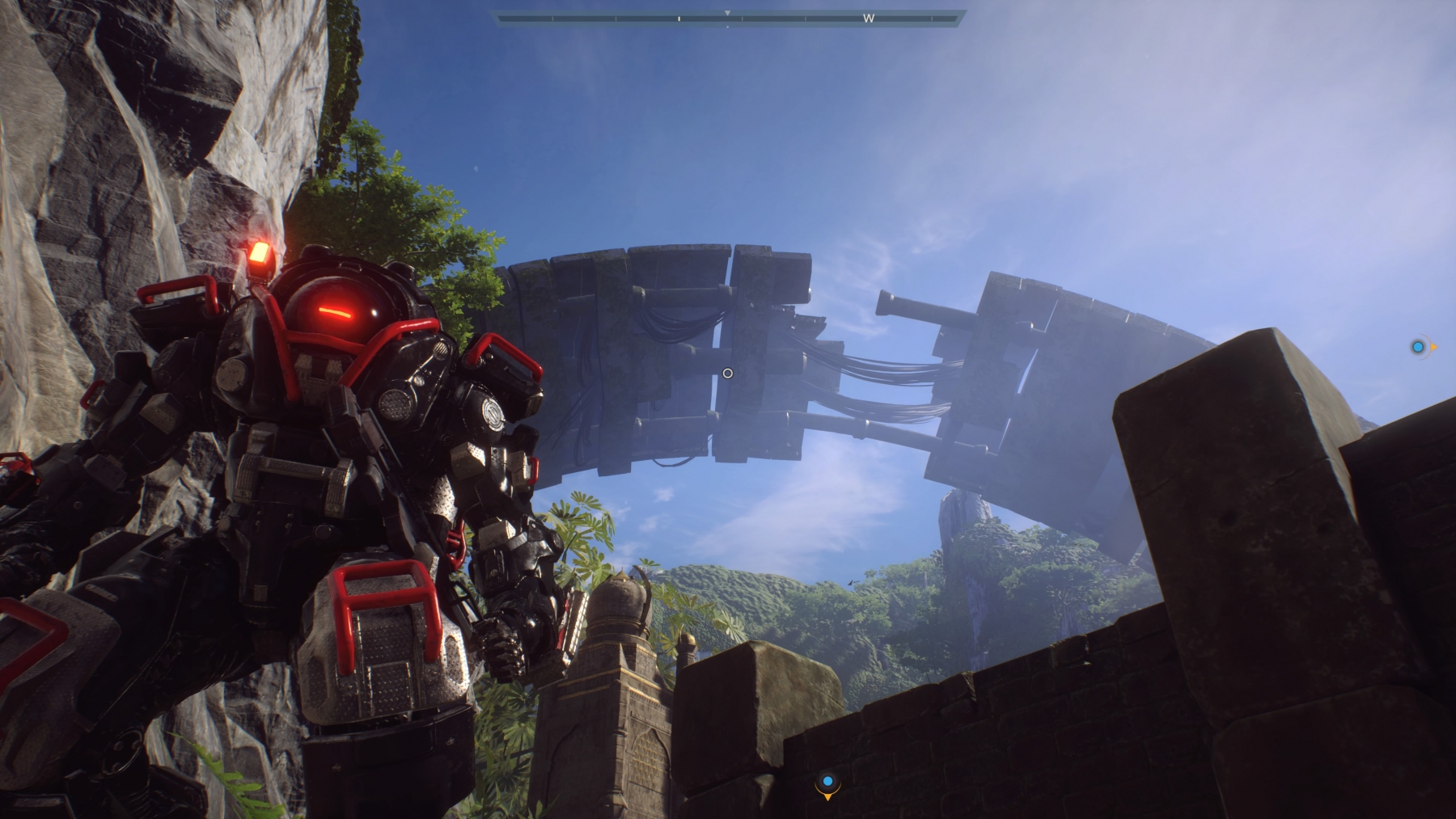Select the blue waypoint marker with the downward pointer
Image resolution: width=1456 pixels, height=819 pixels.
pyautogui.click(x=827, y=783)
